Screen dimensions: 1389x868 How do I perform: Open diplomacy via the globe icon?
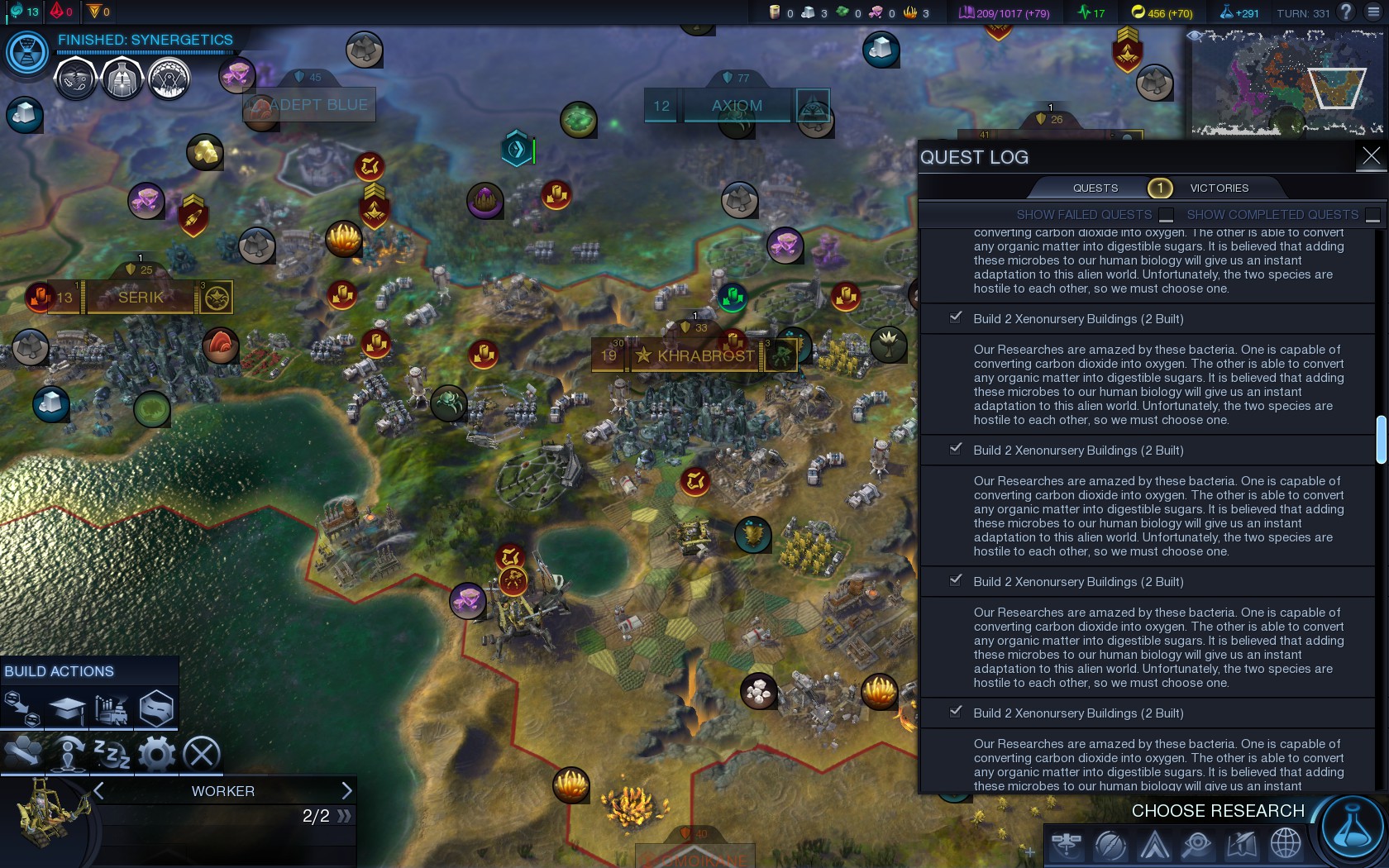click(x=1286, y=844)
